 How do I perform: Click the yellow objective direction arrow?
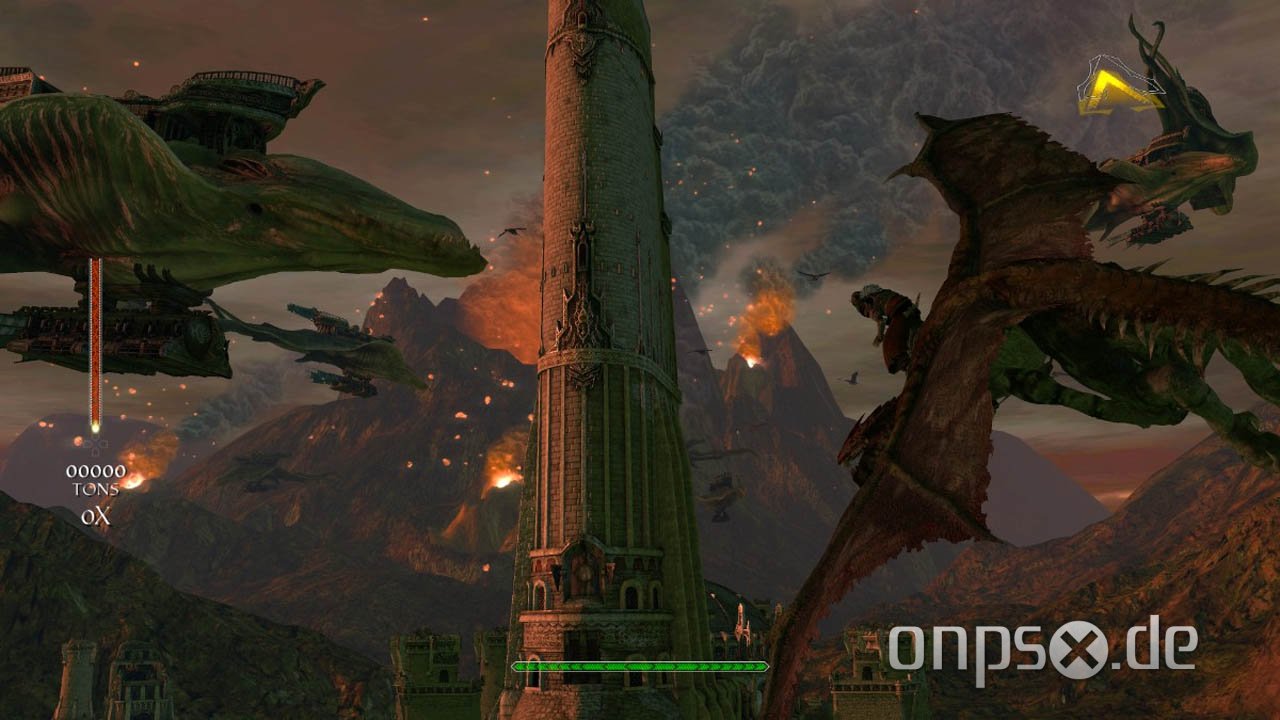click(x=1117, y=92)
